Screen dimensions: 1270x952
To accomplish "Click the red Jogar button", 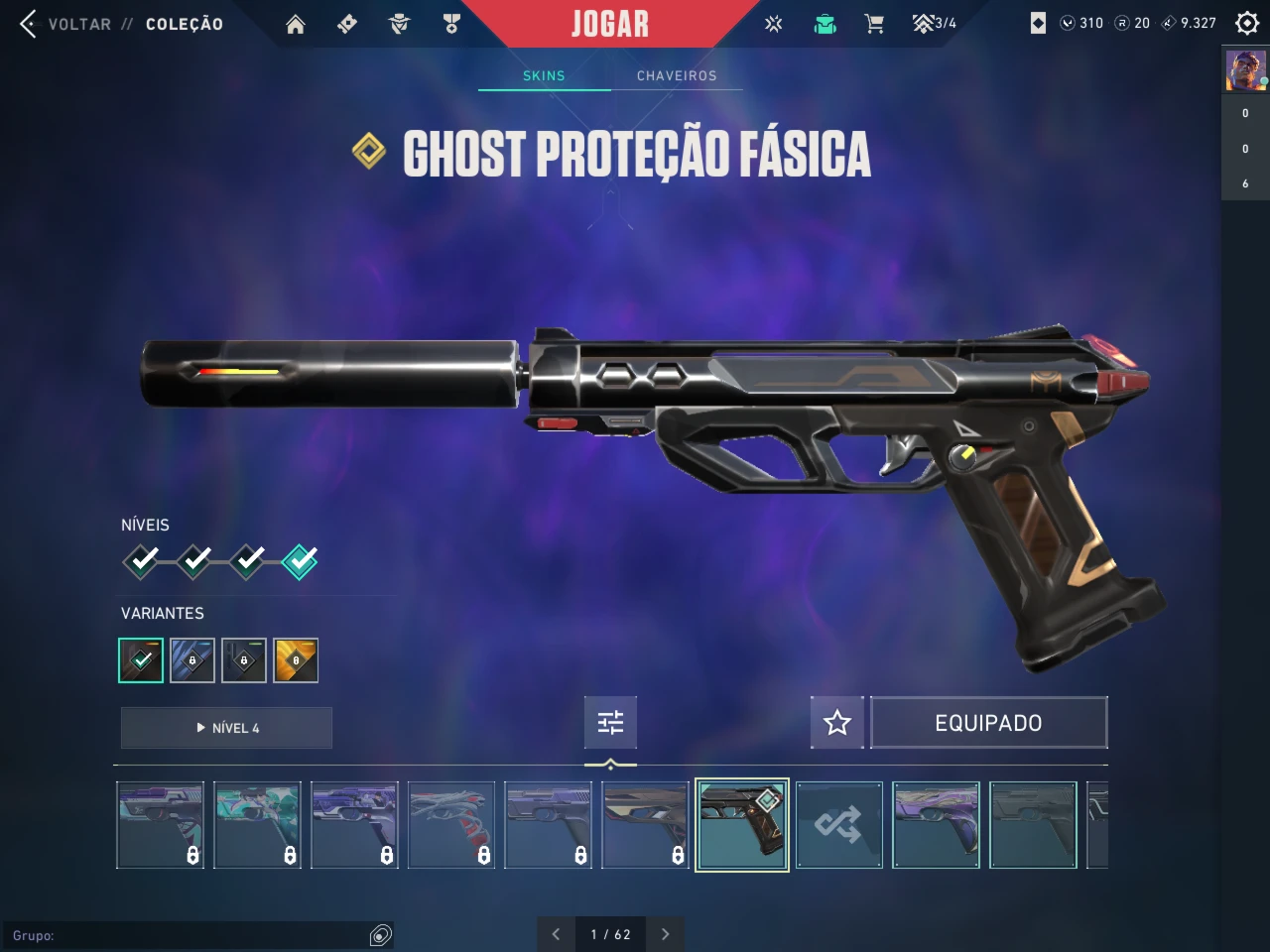I will pyautogui.click(x=609, y=24).
